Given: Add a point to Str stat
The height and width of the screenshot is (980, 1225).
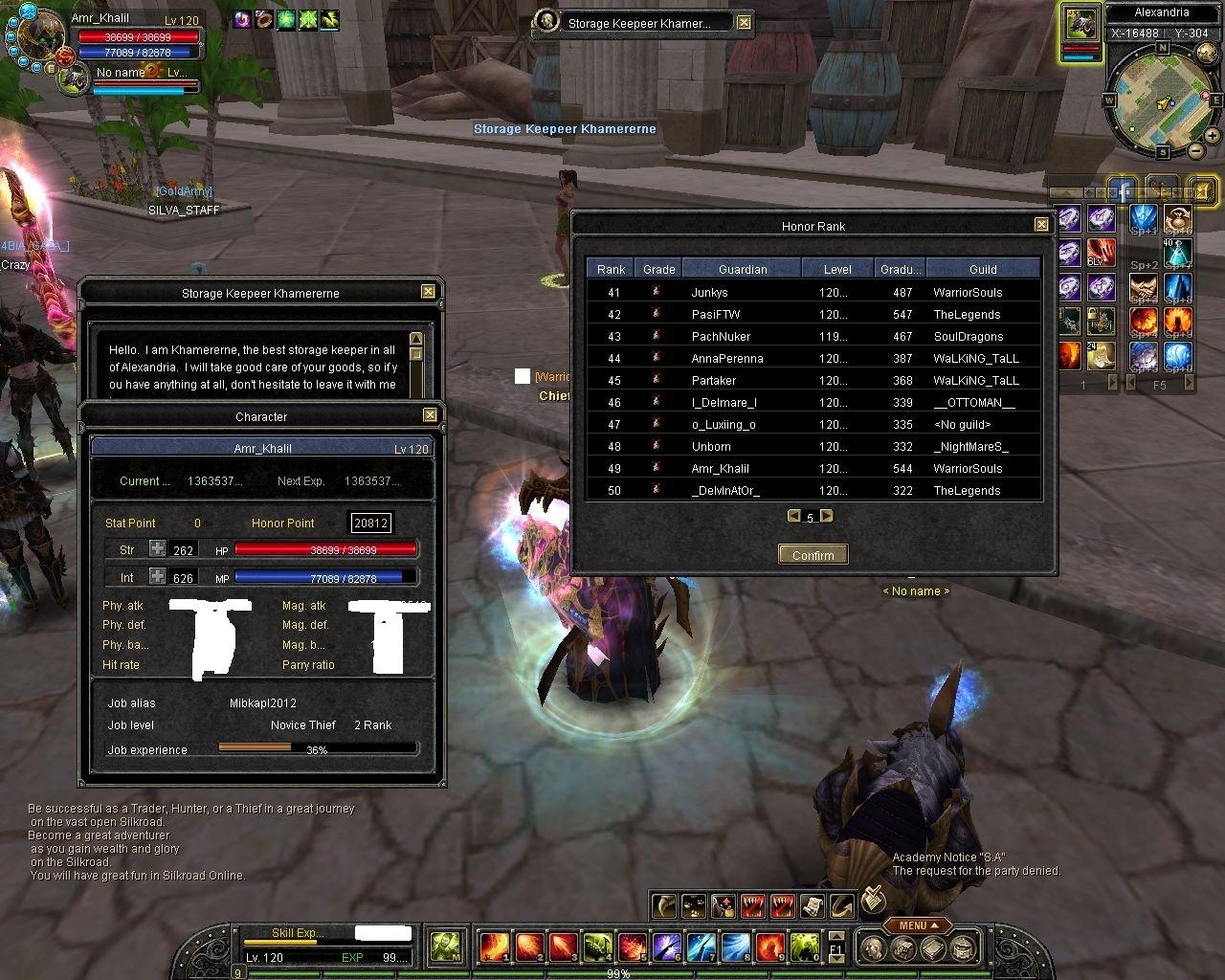Looking at the screenshot, I should point(157,549).
